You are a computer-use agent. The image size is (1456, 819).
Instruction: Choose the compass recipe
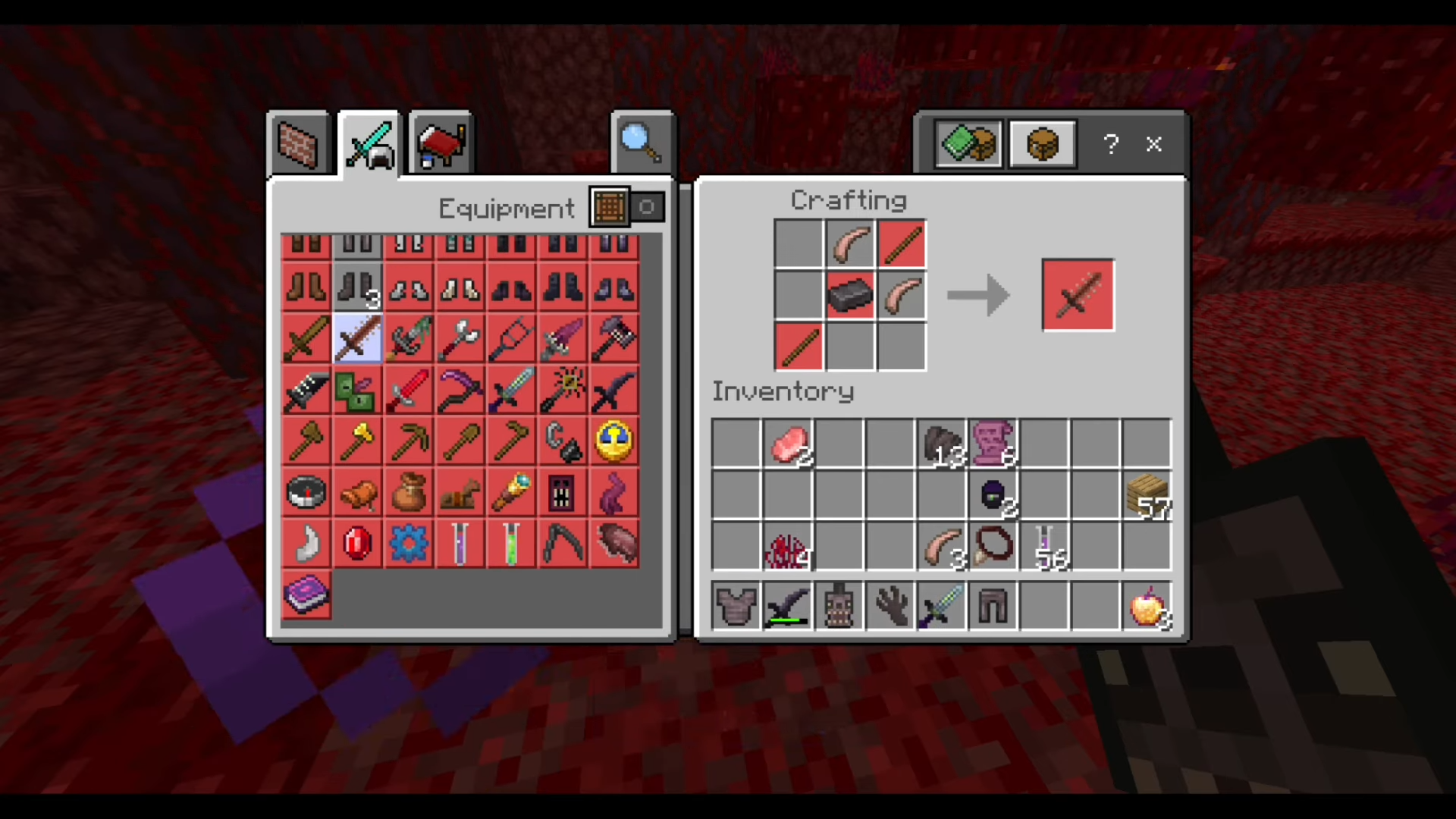306,493
